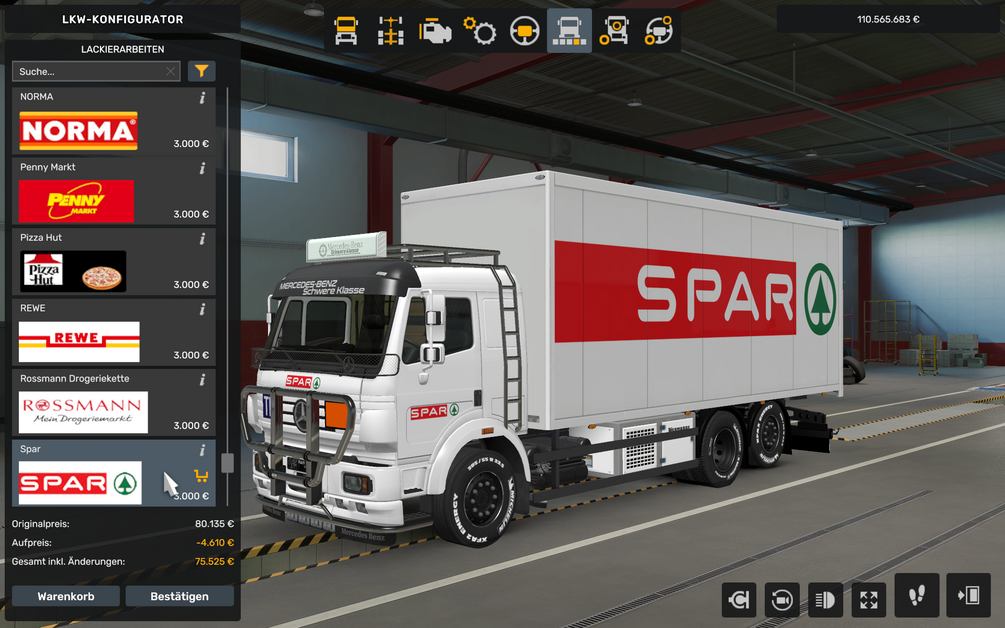This screenshot has width=1005, height=628.
Task: Open the yellow filter button
Action: click(202, 71)
